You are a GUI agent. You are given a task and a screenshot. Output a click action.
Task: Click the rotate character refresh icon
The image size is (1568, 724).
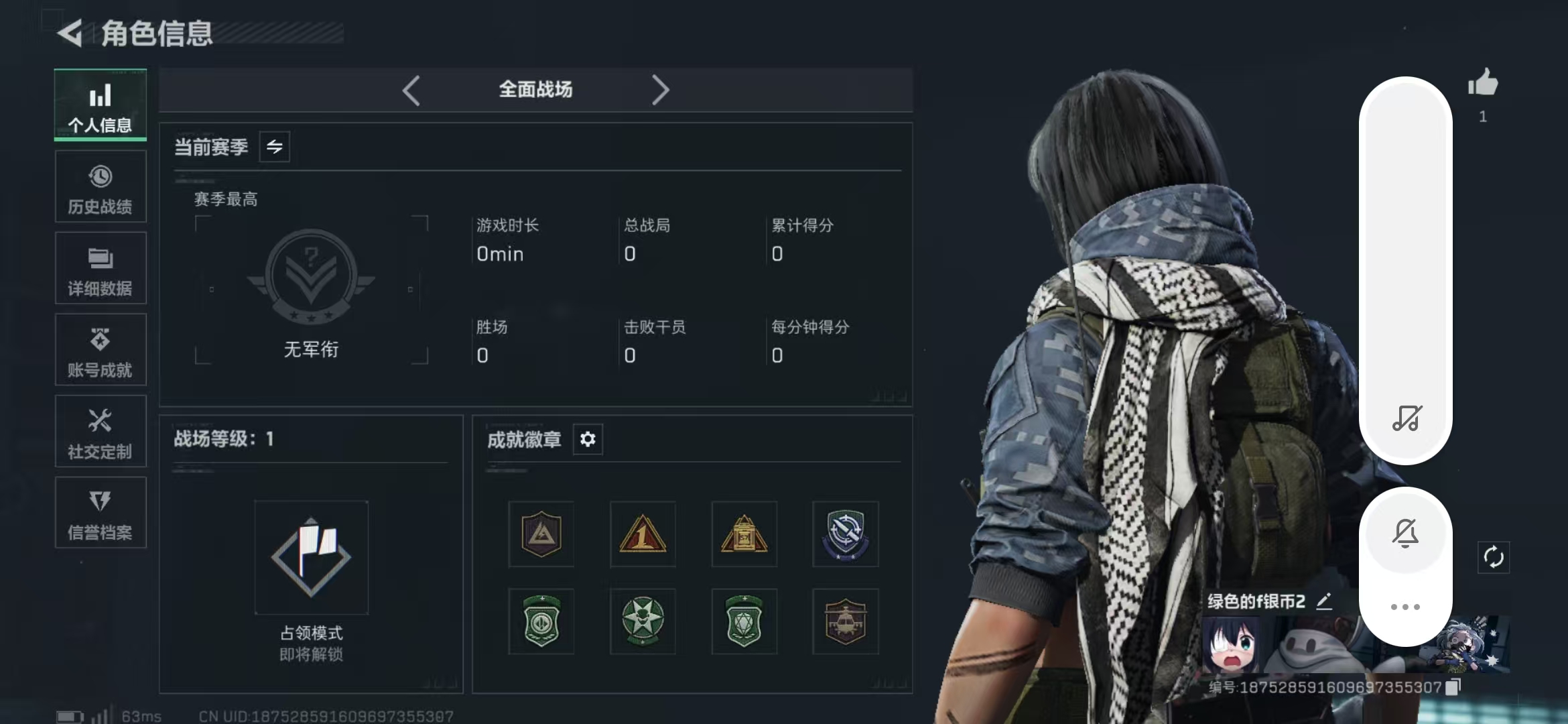pos(1494,557)
